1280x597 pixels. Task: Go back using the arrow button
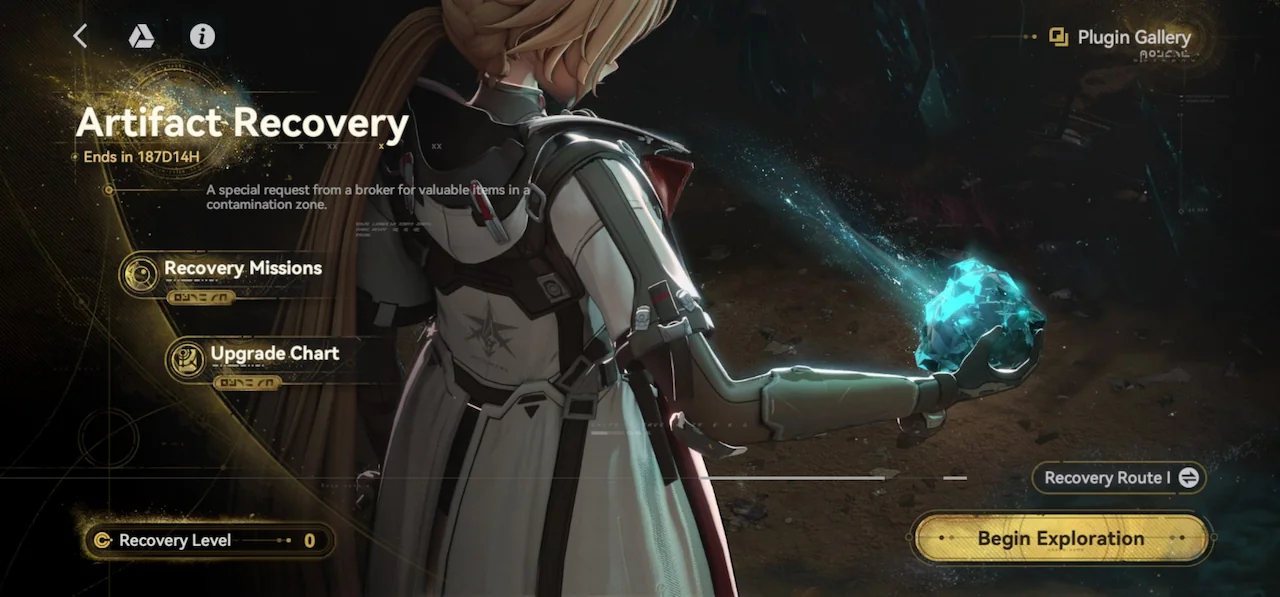click(81, 37)
